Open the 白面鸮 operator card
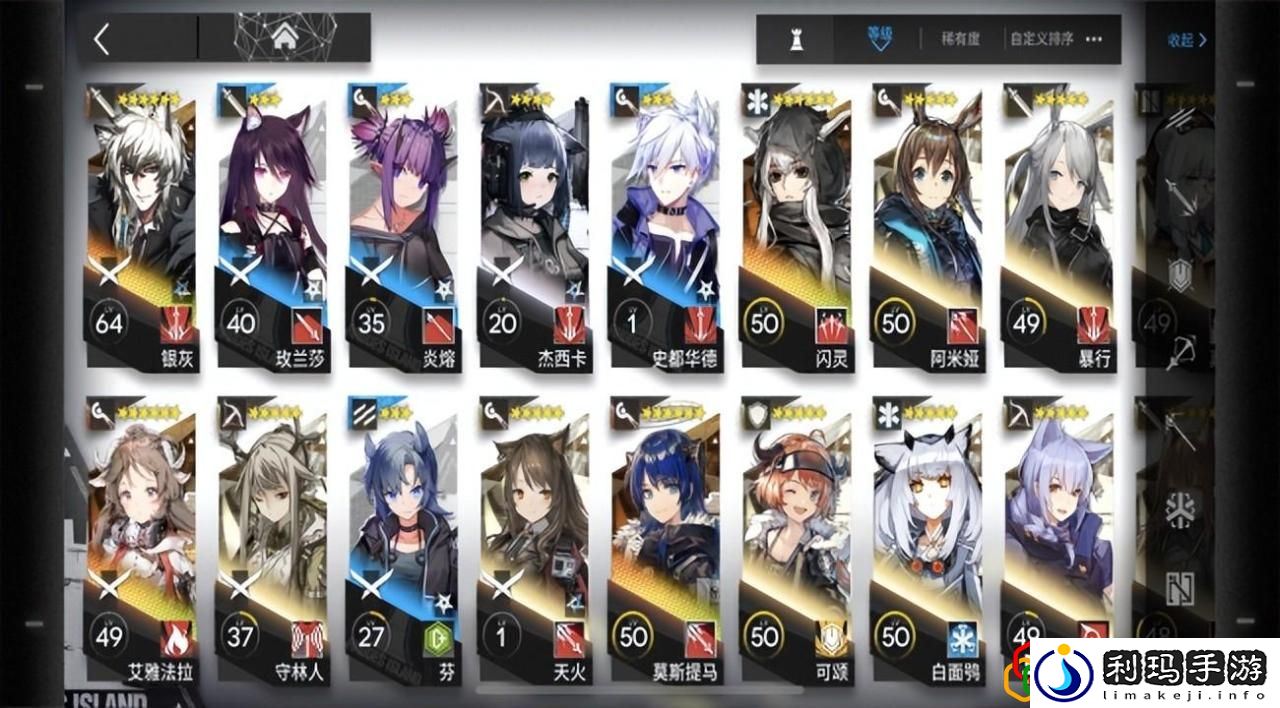1280x708 pixels. [x=926, y=540]
